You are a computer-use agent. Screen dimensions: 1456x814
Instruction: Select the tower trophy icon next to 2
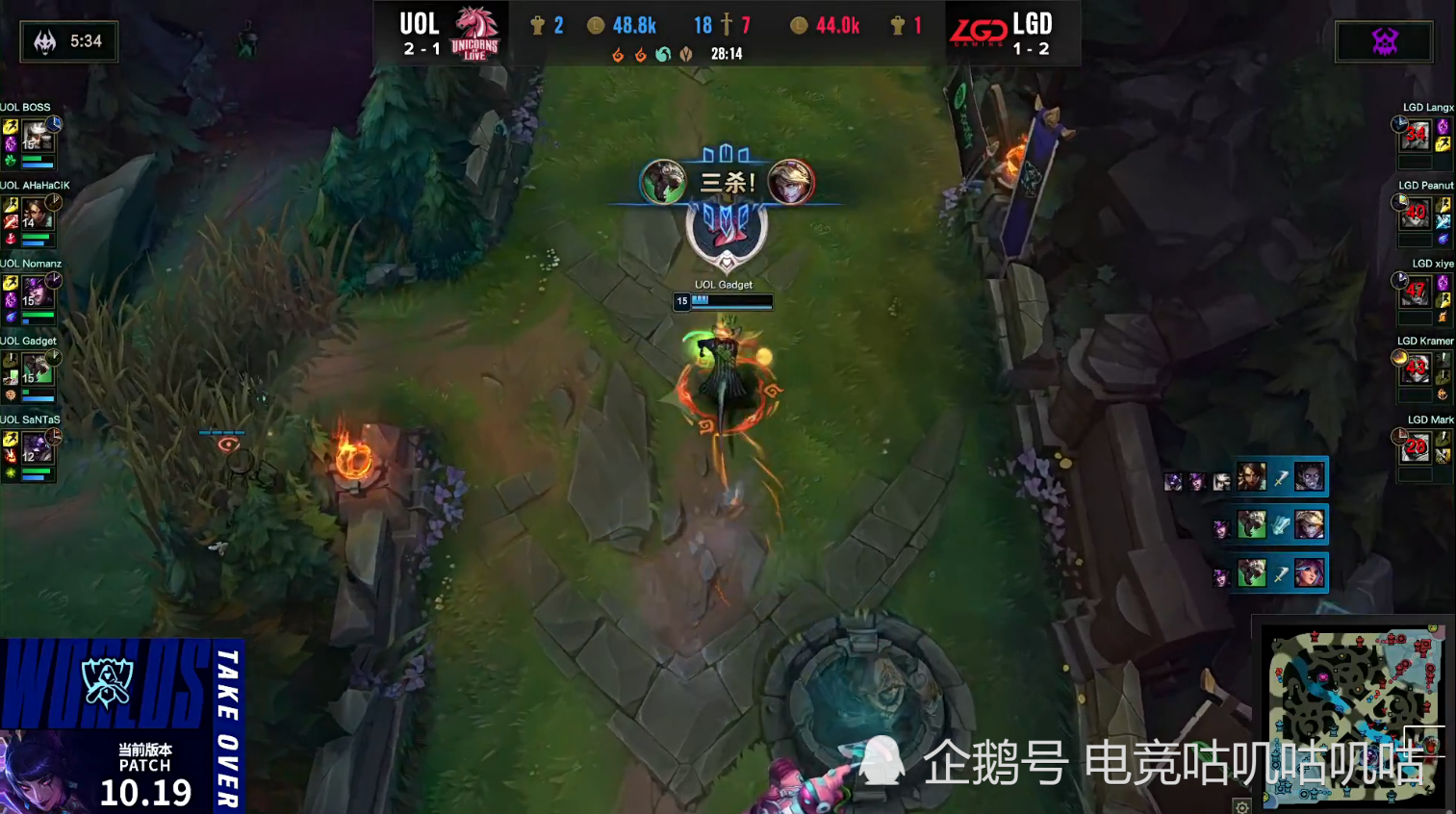(x=537, y=26)
